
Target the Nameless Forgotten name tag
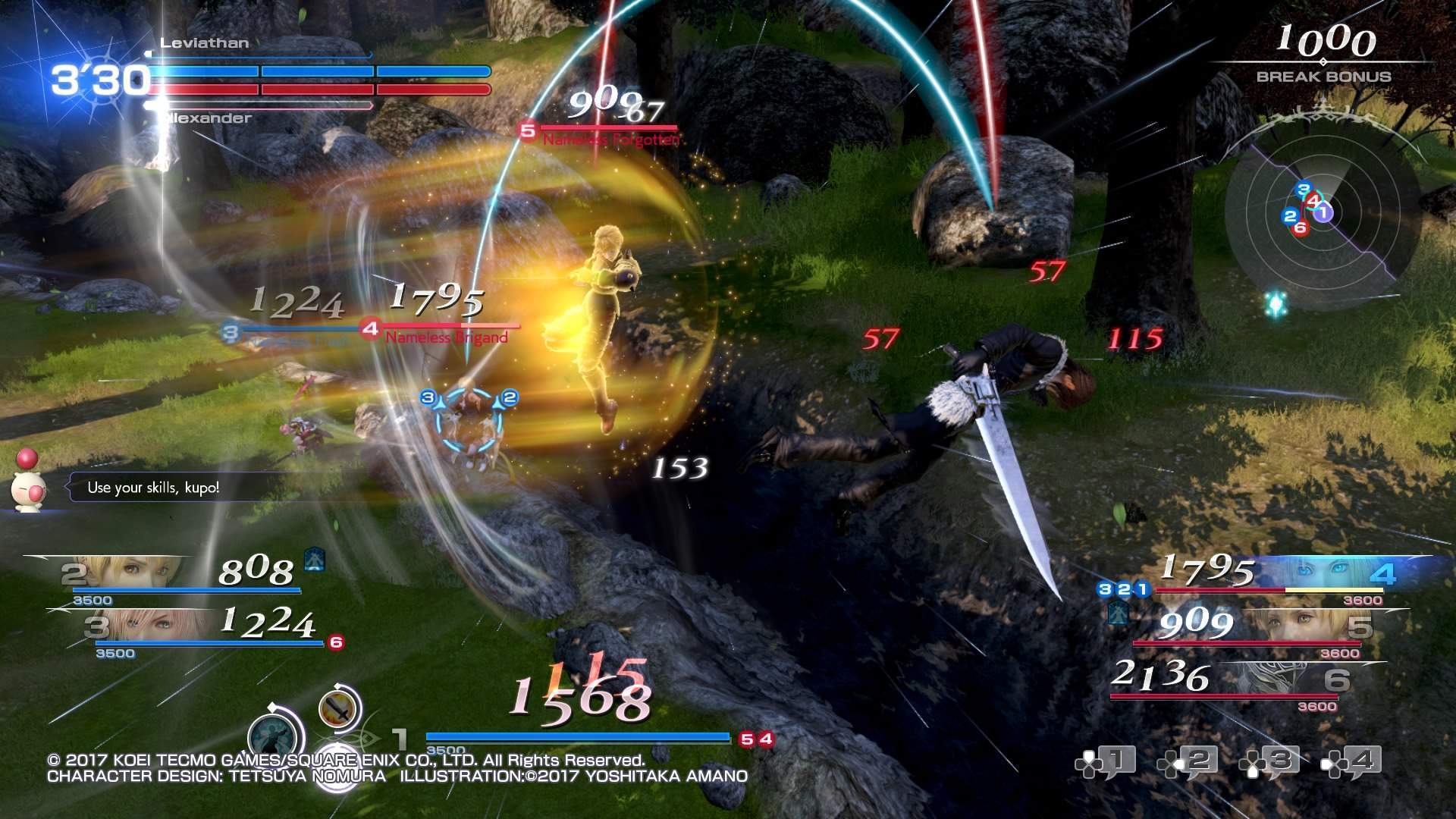(610, 140)
